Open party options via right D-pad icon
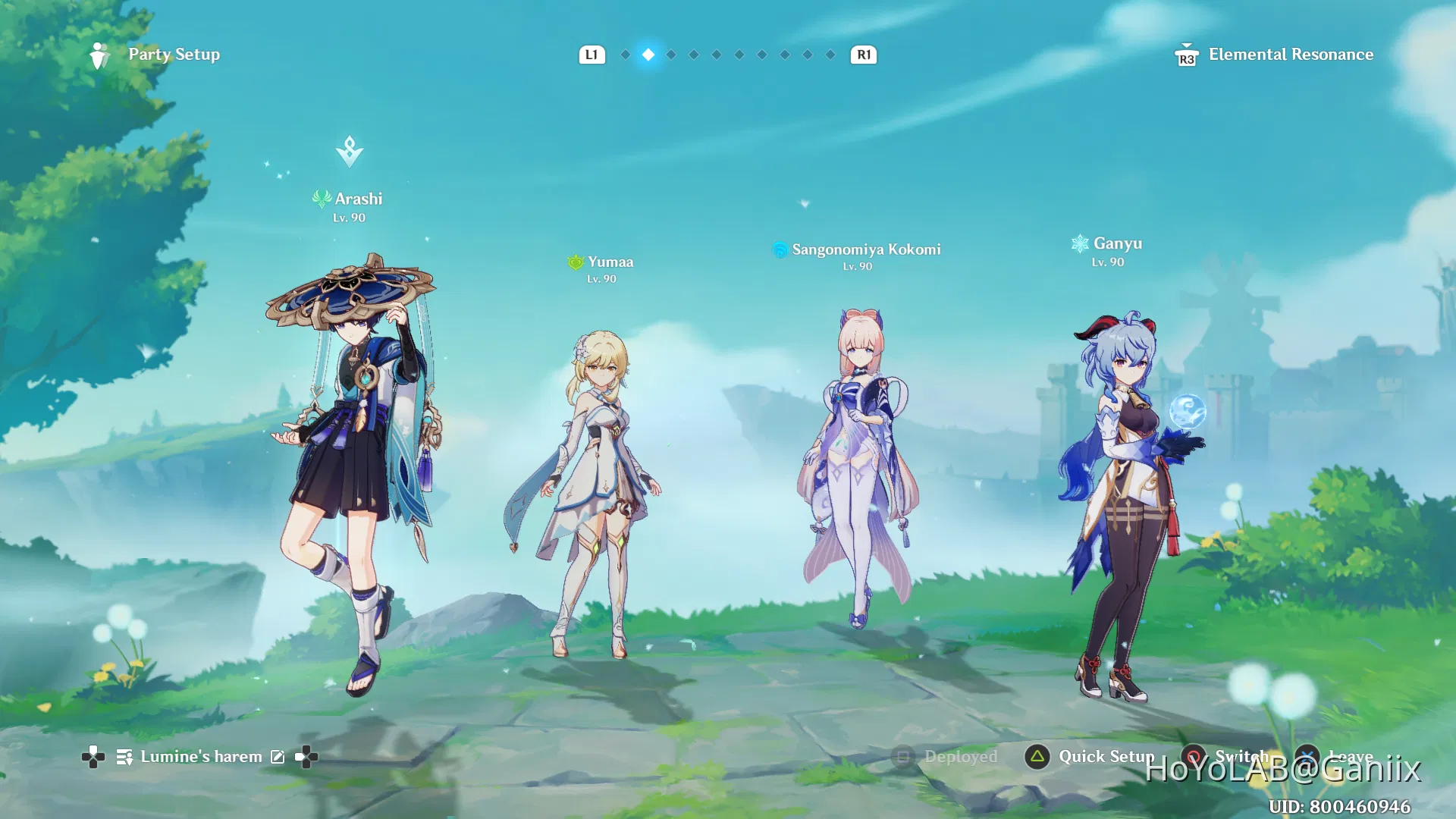The width and height of the screenshot is (1456, 819). coord(305,756)
